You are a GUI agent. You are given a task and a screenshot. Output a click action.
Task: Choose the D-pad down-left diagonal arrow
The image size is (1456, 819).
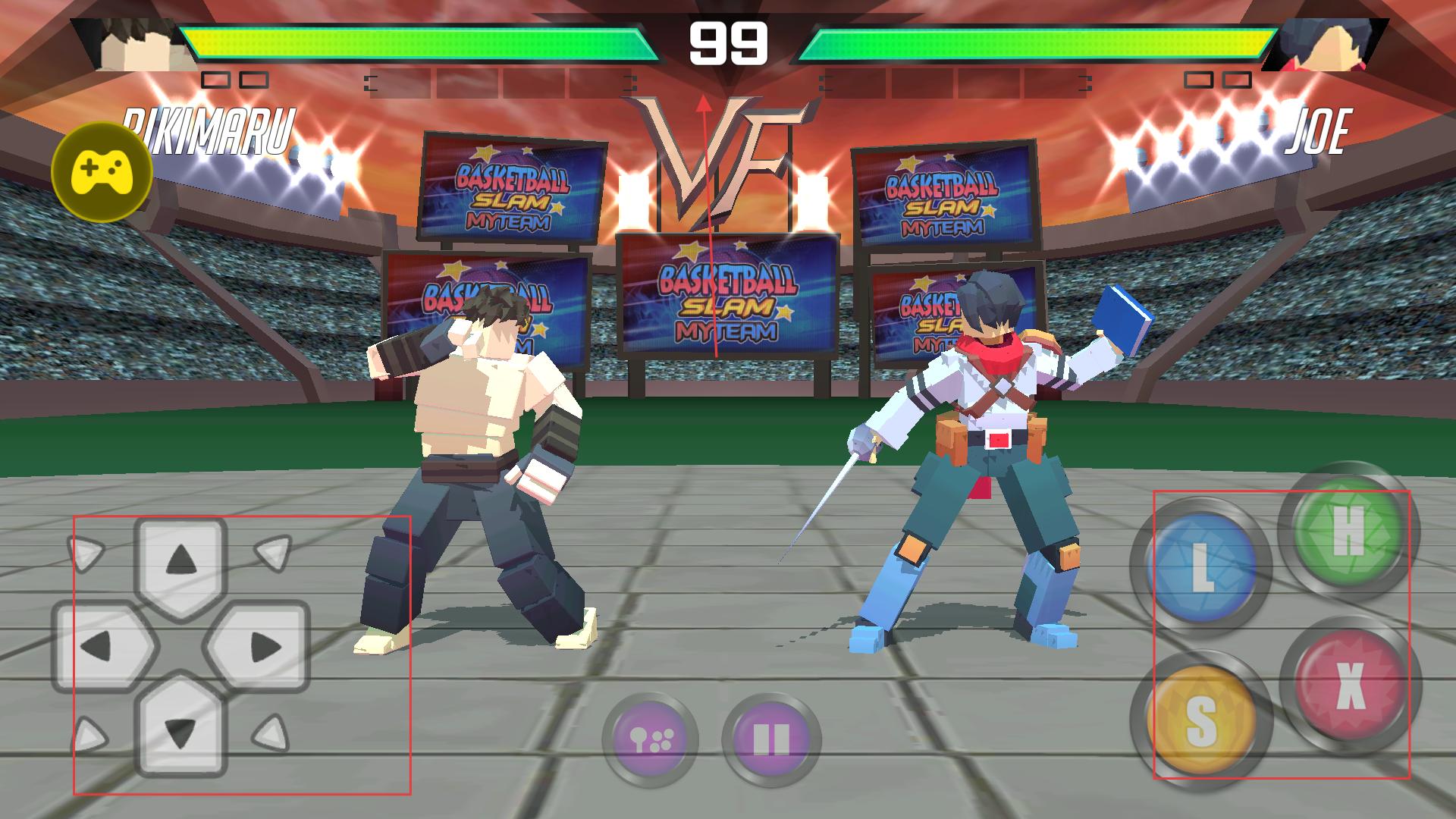tap(88, 734)
